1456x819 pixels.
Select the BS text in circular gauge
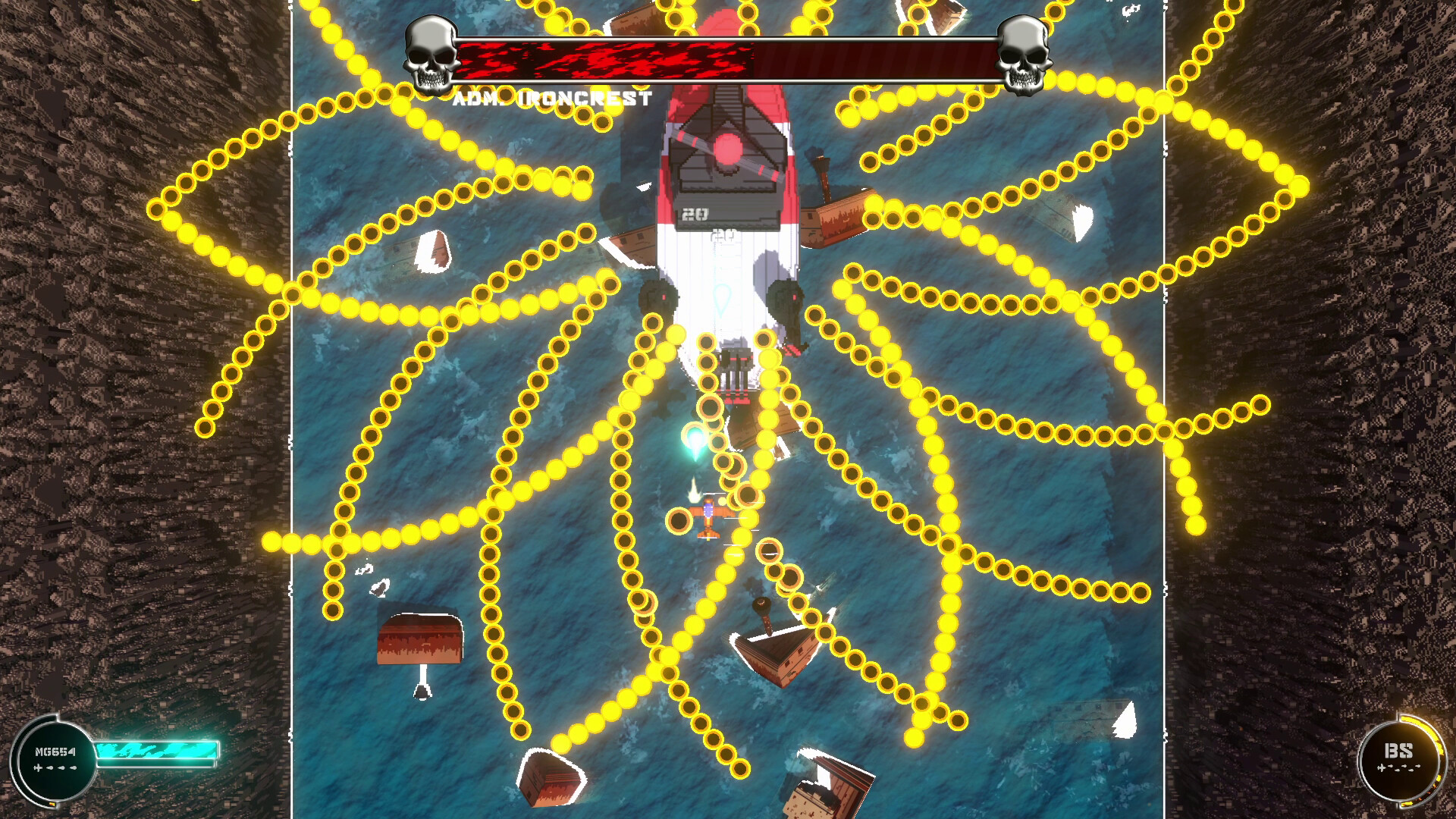(x=1398, y=751)
